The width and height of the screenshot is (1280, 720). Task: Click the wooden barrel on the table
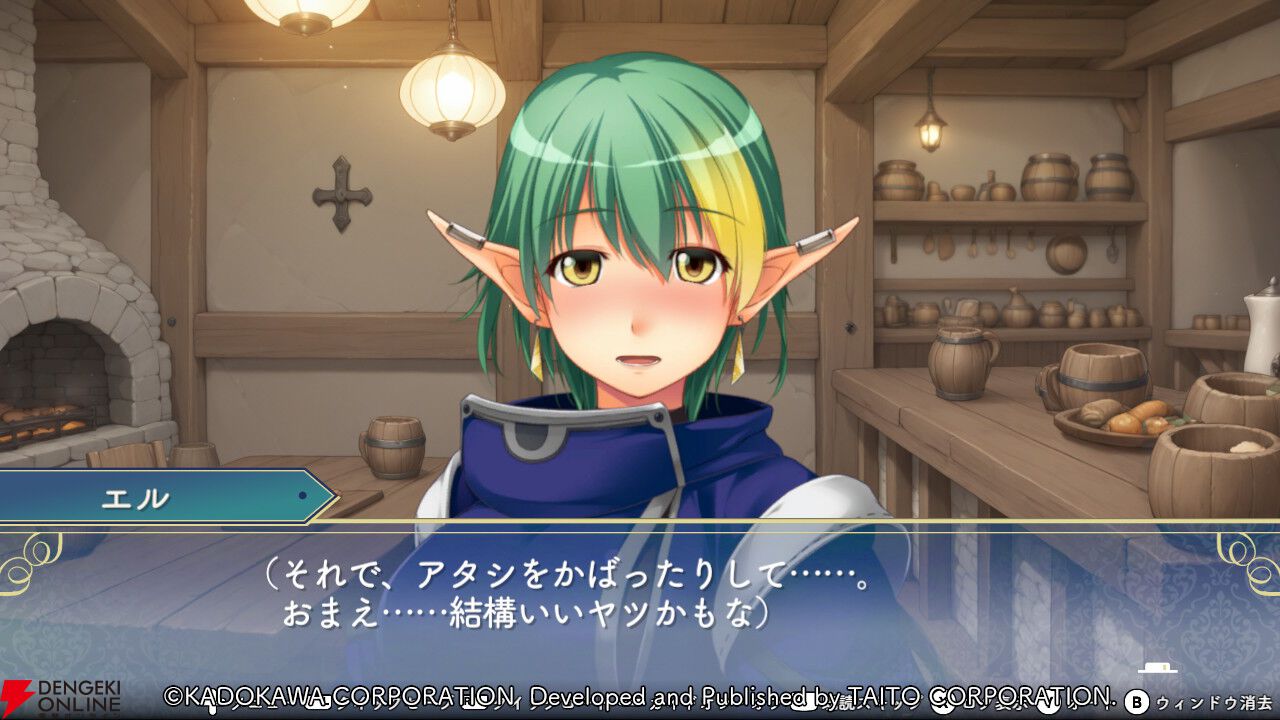point(397,445)
